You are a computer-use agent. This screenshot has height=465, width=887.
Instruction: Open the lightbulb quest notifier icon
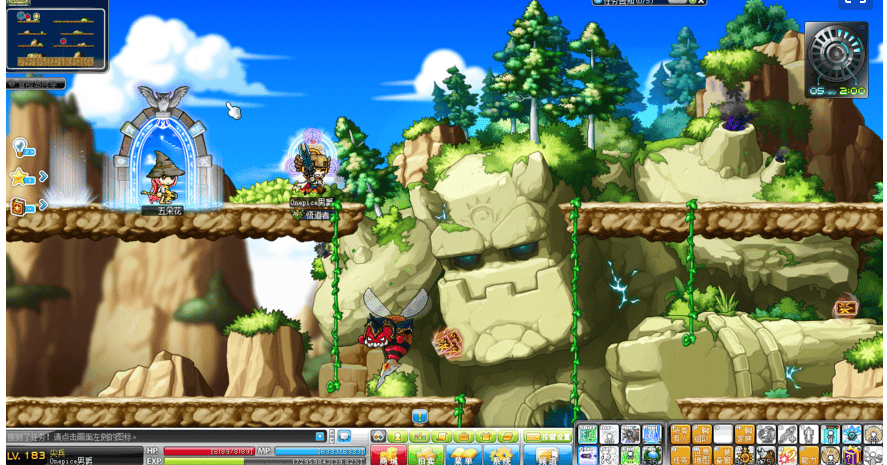(x=19, y=147)
